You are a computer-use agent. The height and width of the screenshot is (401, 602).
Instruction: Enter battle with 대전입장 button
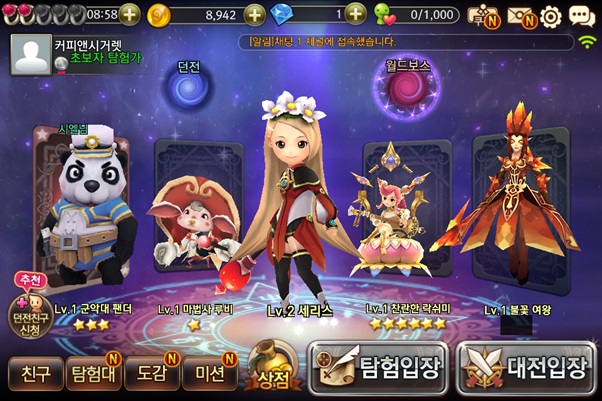pyautogui.click(x=527, y=367)
